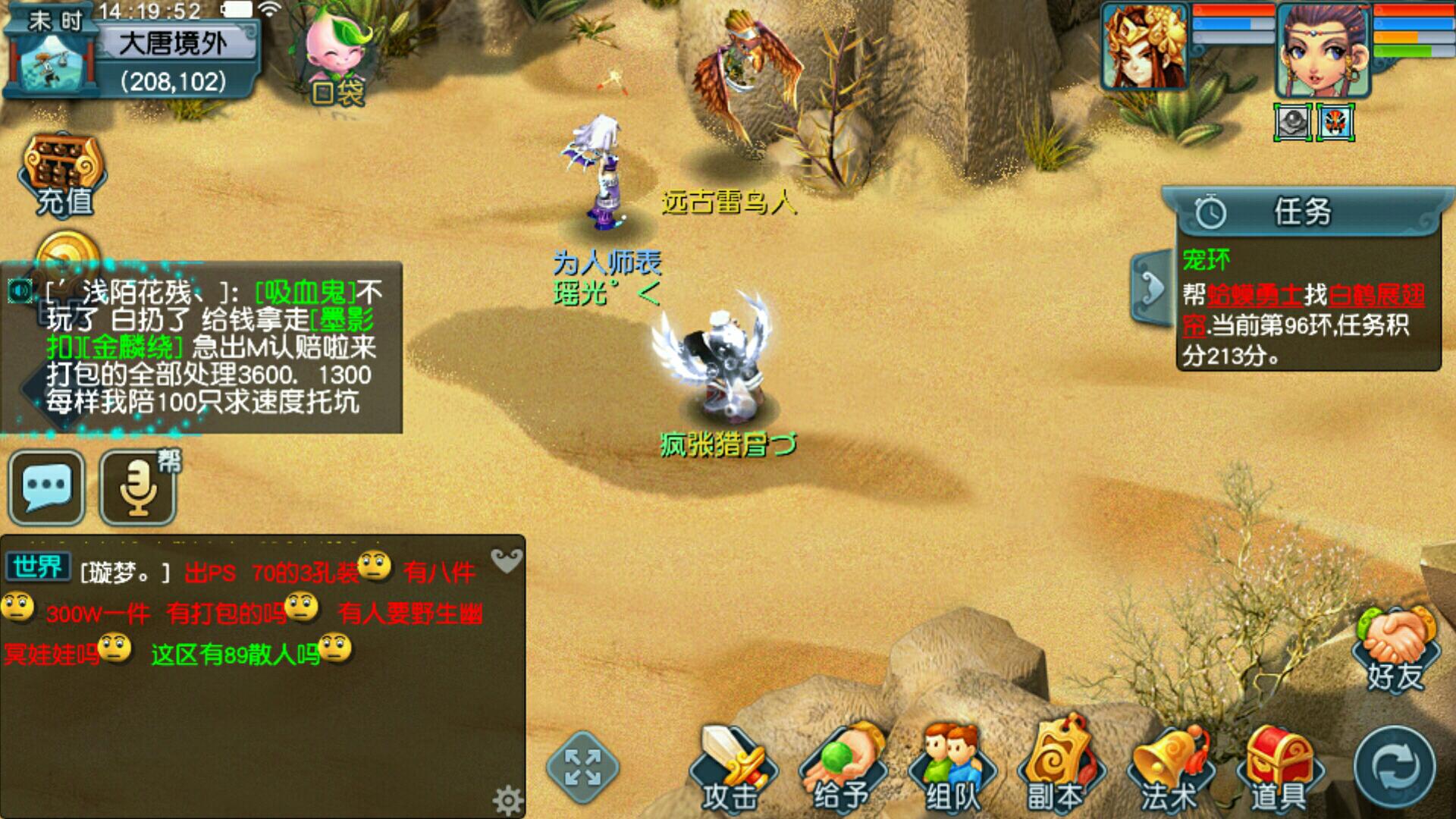Collapse the 任务 quest panel arrow
Image resolution: width=1456 pixels, height=819 pixels.
pyautogui.click(x=1152, y=288)
